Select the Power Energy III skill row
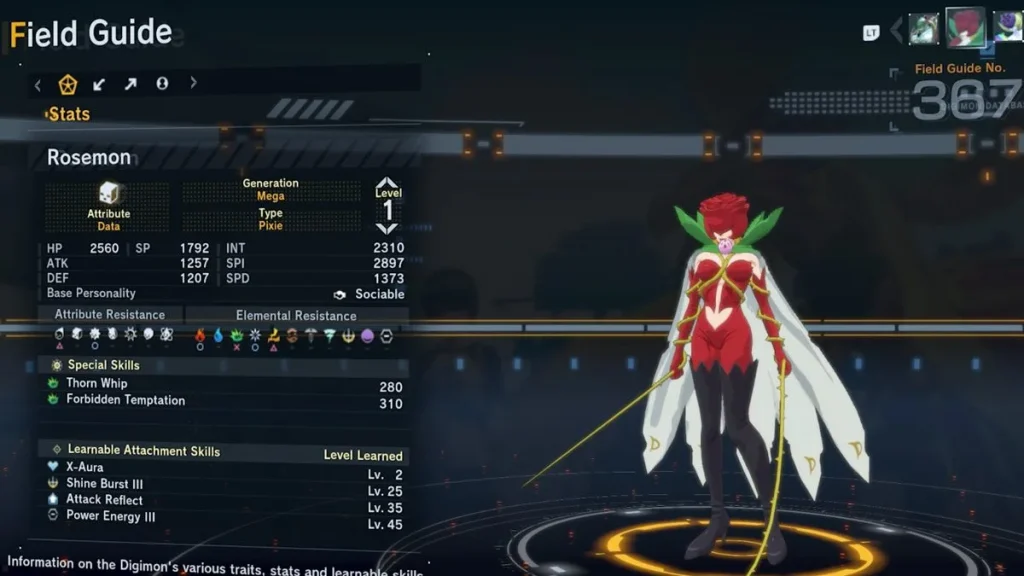1024x576 pixels. pyautogui.click(x=110, y=516)
